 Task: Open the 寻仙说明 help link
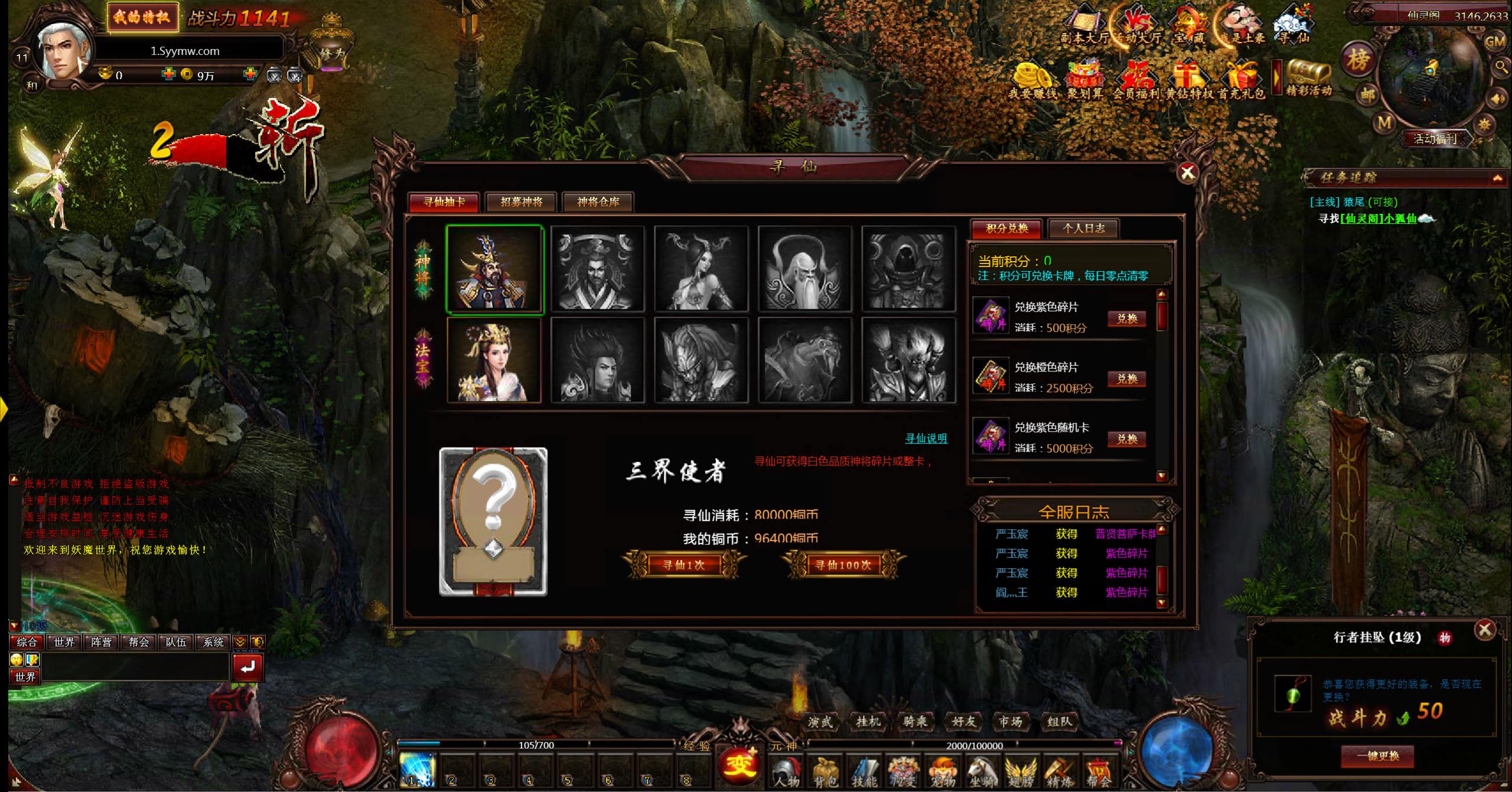pyautogui.click(x=926, y=438)
